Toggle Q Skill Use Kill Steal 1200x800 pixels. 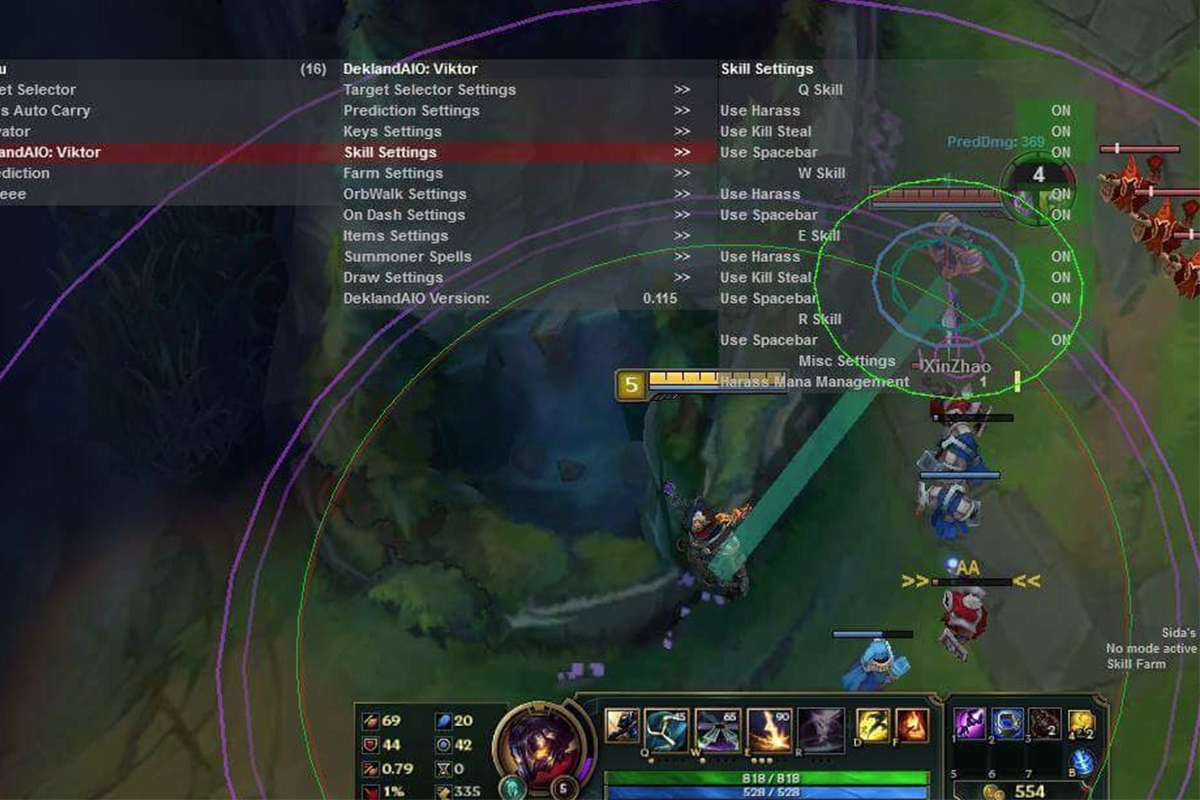tap(1060, 132)
